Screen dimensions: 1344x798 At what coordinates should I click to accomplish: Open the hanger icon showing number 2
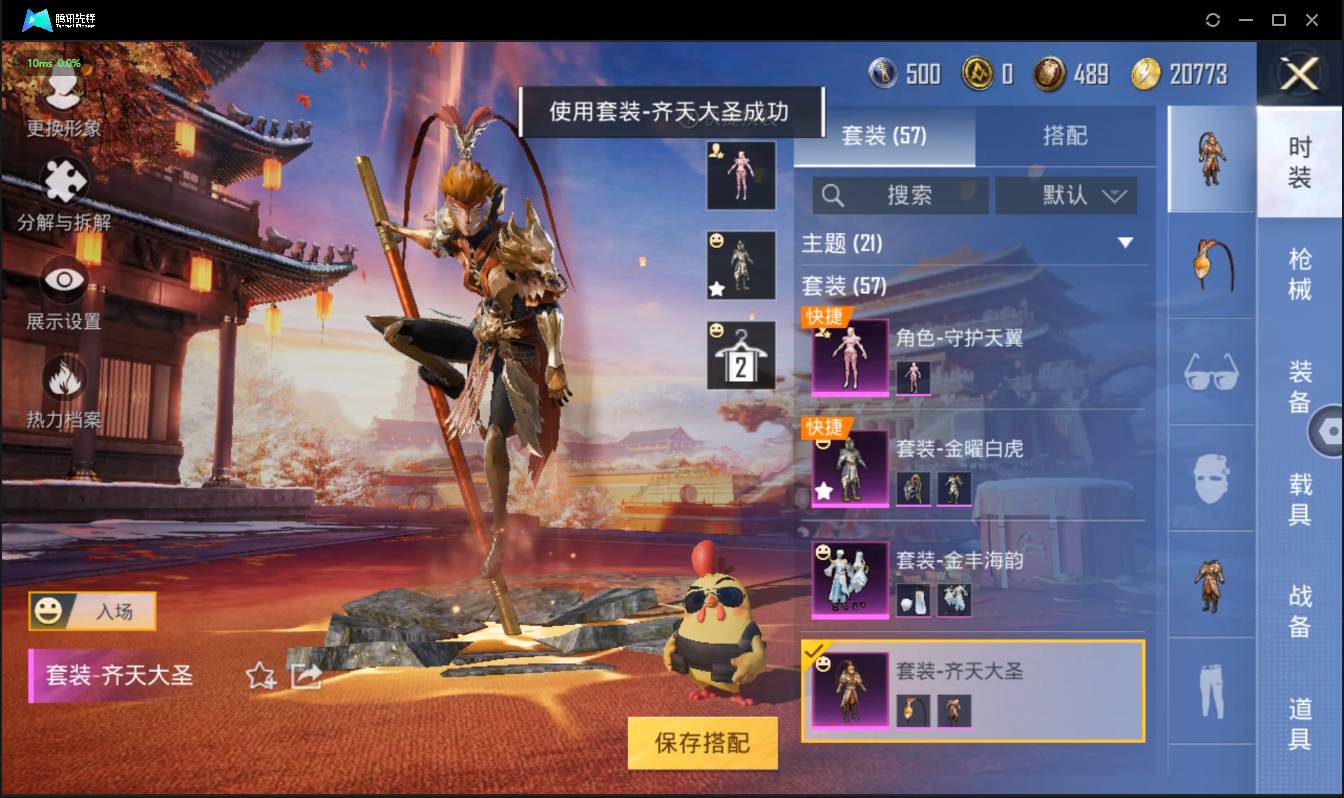(x=741, y=352)
